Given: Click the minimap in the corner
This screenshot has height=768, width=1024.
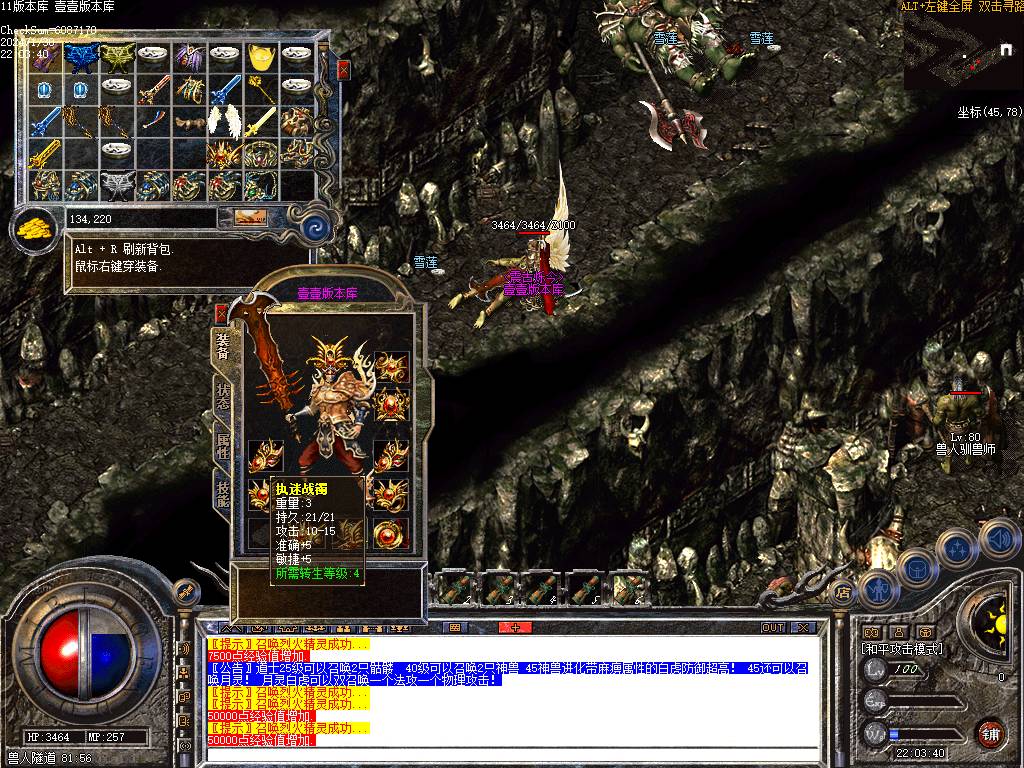Looking at the screenshot, I should (963, 50).
